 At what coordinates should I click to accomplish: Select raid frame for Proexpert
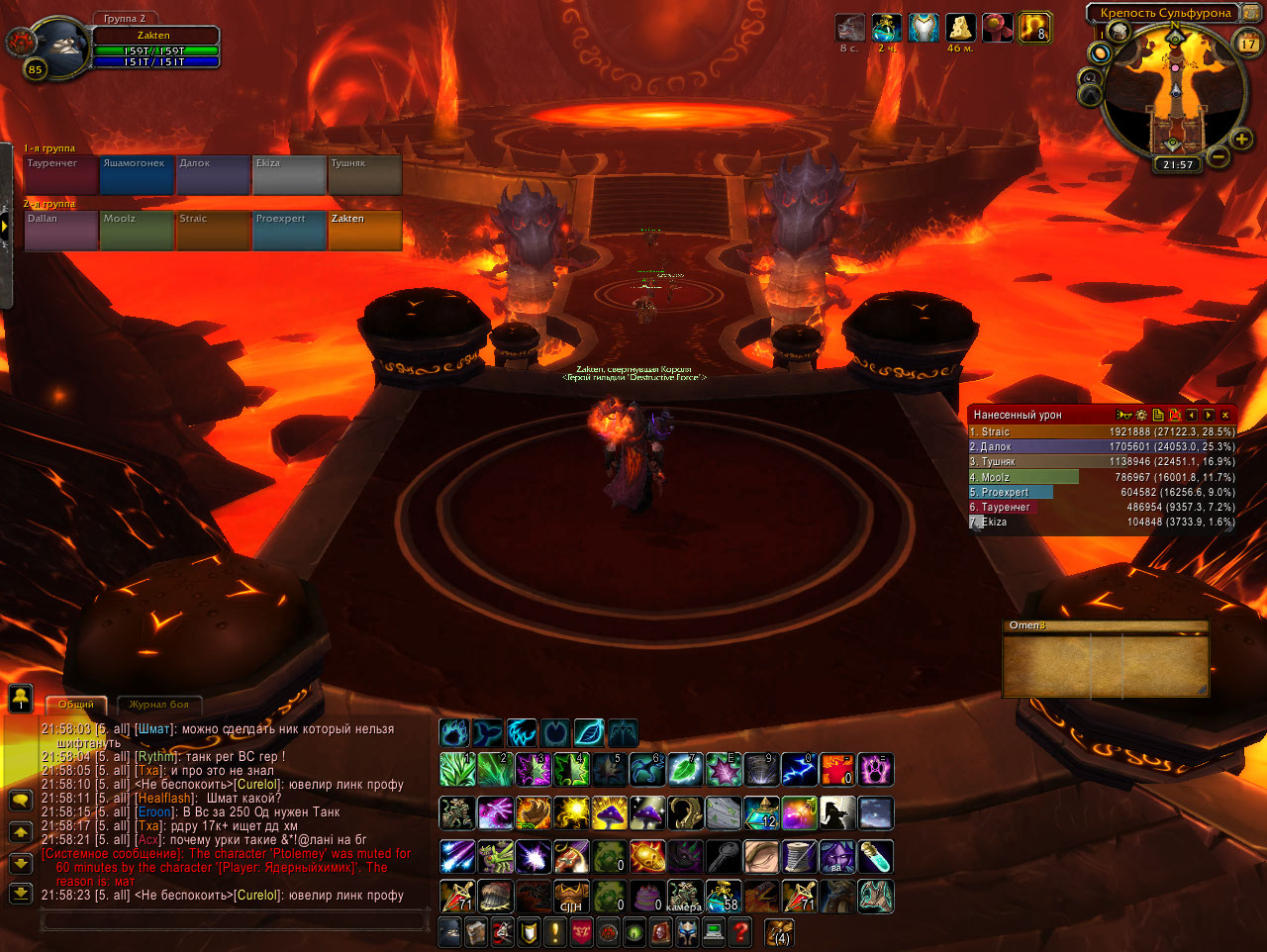pyautogui.click(x=289, y=231)
